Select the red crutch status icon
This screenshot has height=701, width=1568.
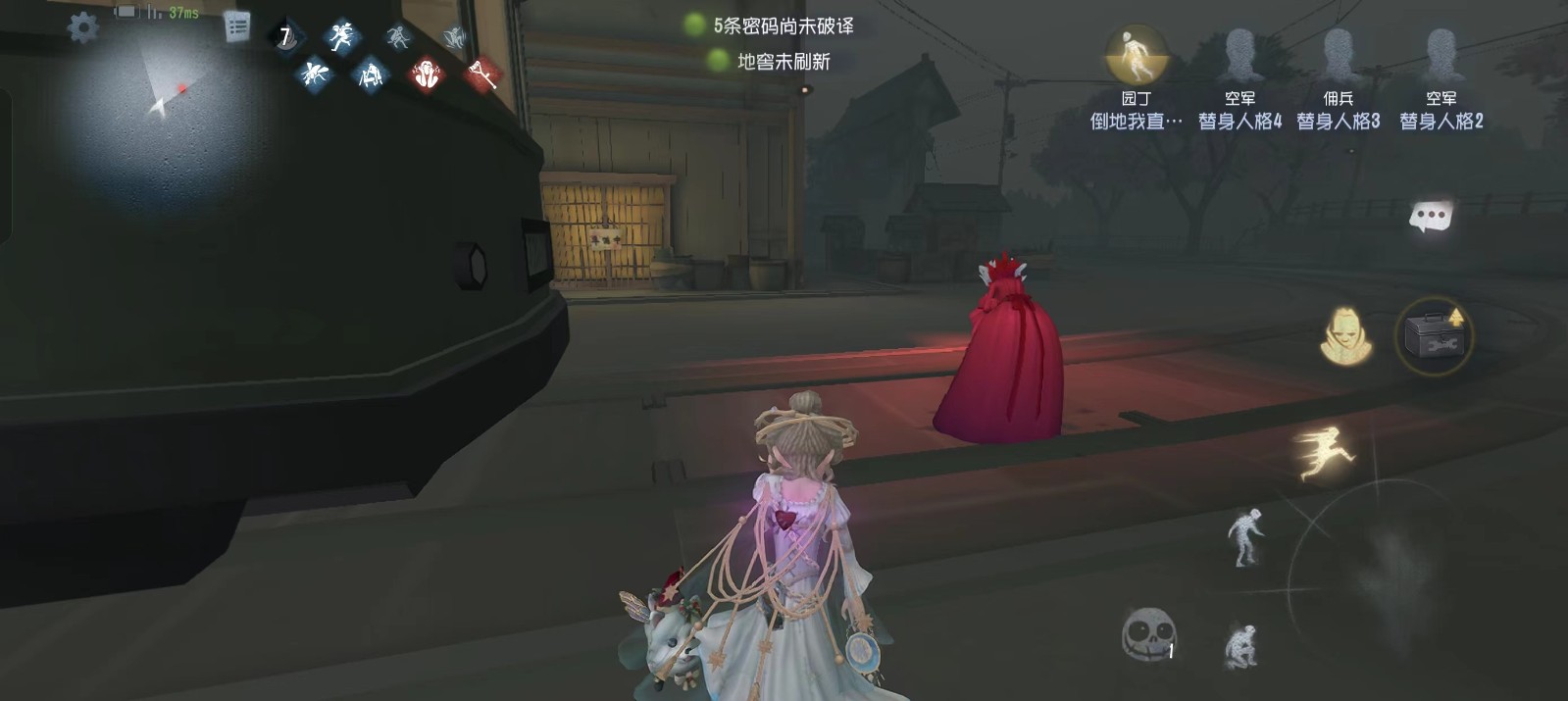click(x=482, y=73)
